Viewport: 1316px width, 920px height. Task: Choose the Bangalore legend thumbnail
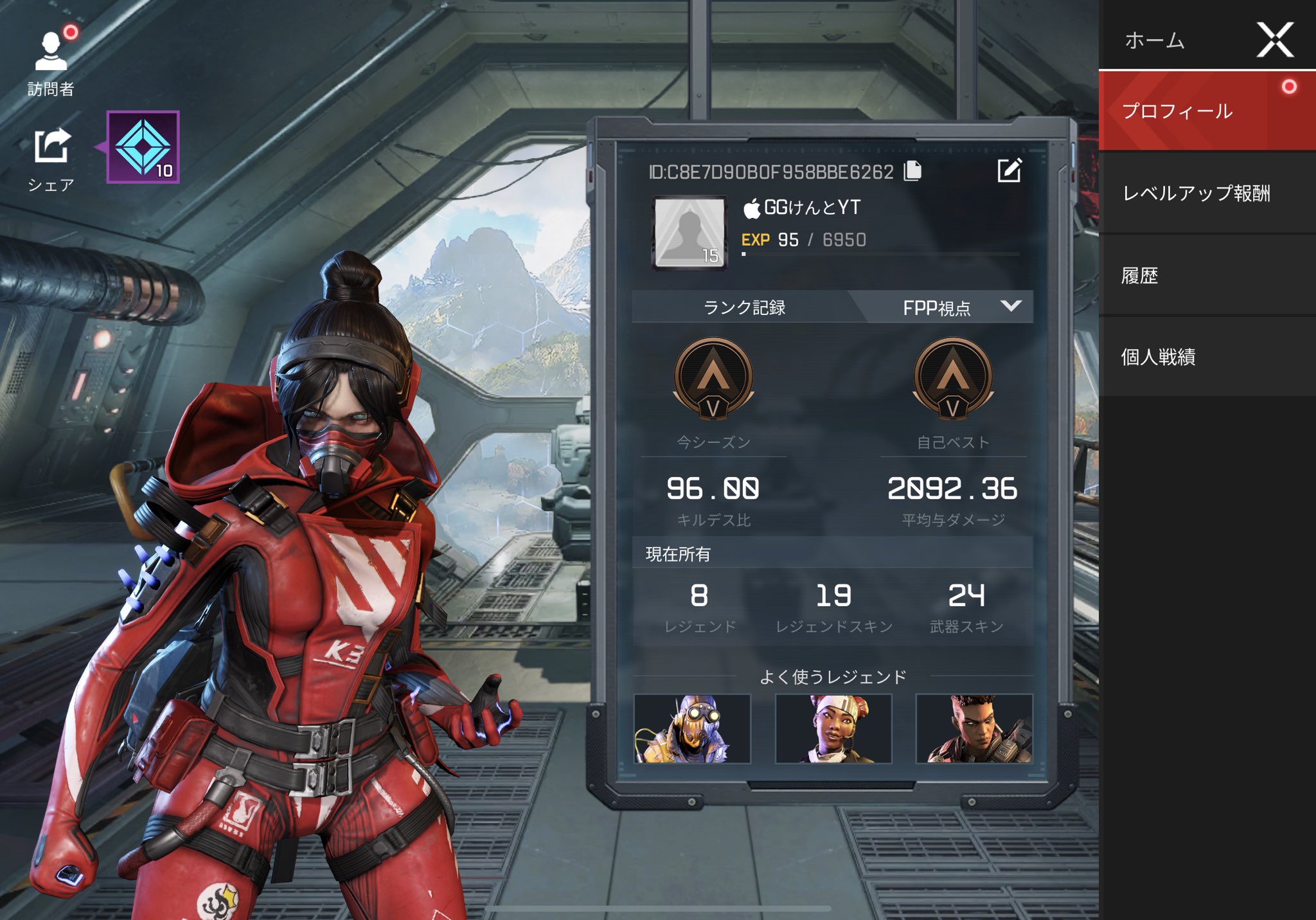click(974, 728)
